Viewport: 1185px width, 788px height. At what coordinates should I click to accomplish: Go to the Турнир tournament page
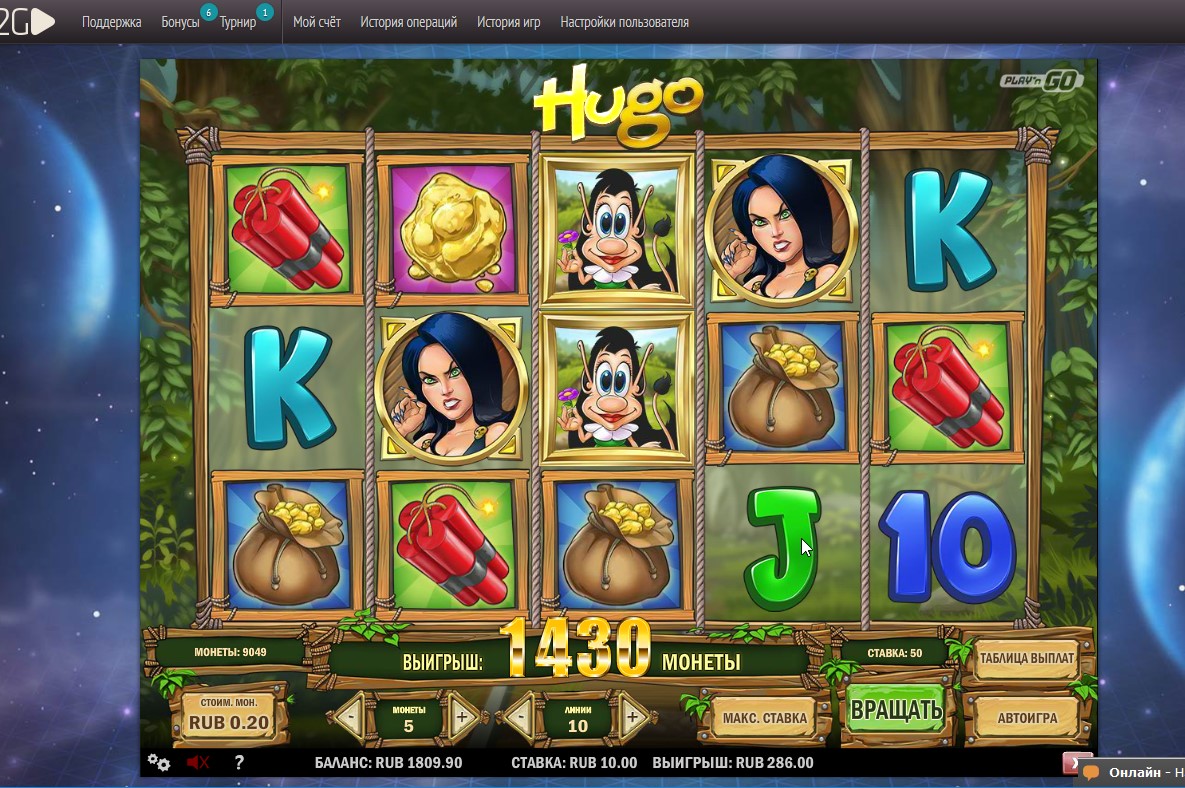pyautogui.click(x=238, y=22)
